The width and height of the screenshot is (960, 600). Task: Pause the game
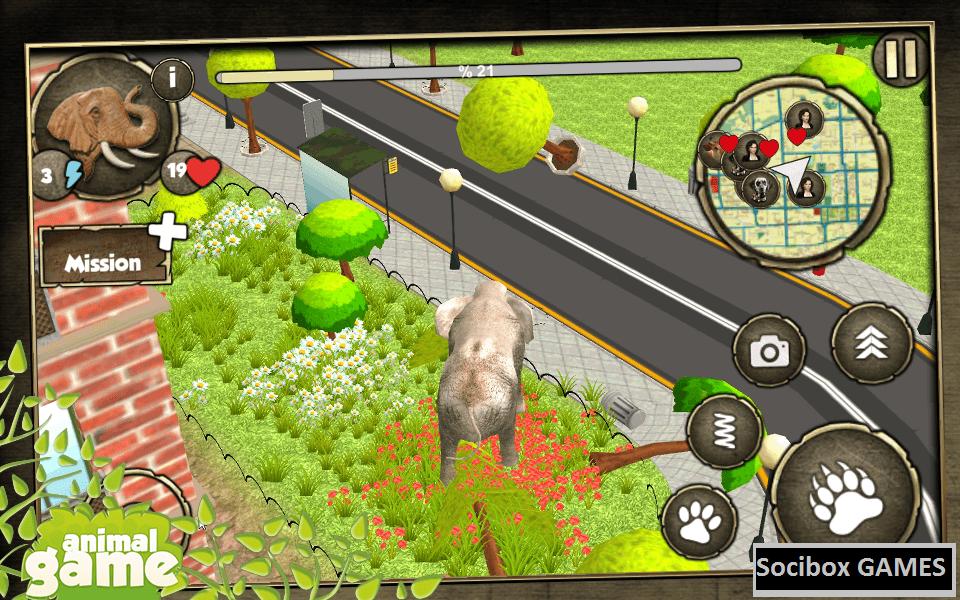[901, 60]
